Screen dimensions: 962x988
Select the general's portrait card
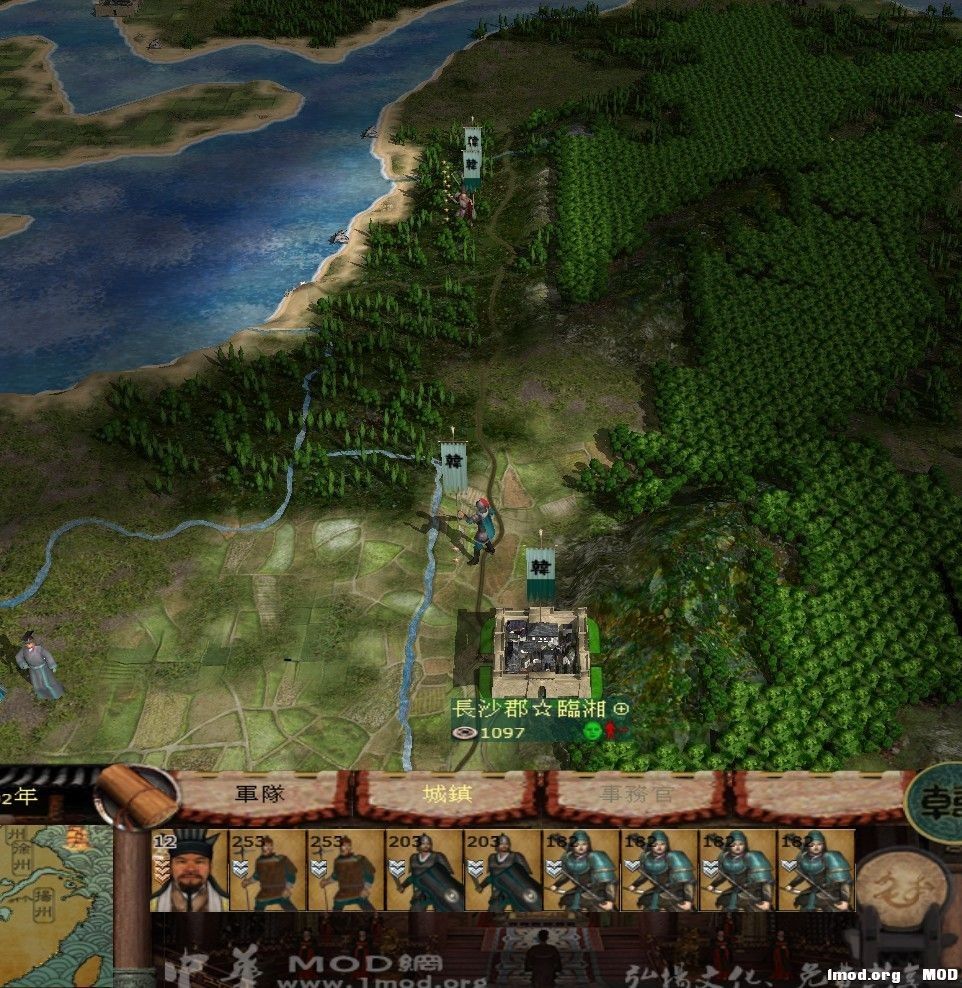[190, 870]
